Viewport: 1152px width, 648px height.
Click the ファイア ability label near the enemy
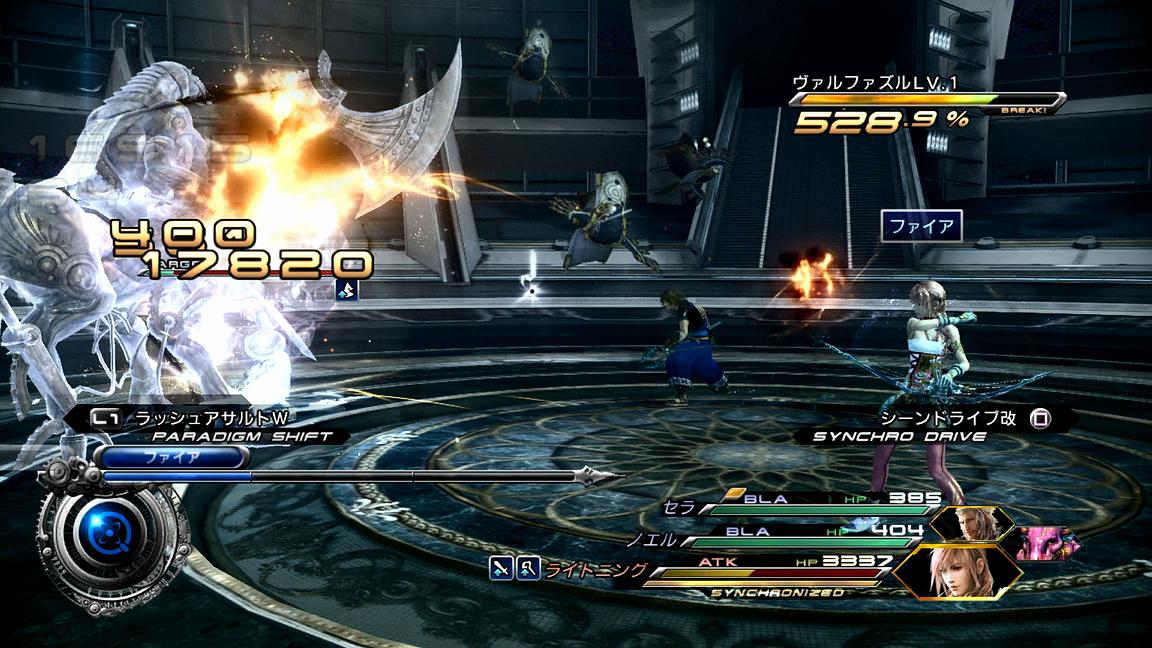tap(921, 226)
